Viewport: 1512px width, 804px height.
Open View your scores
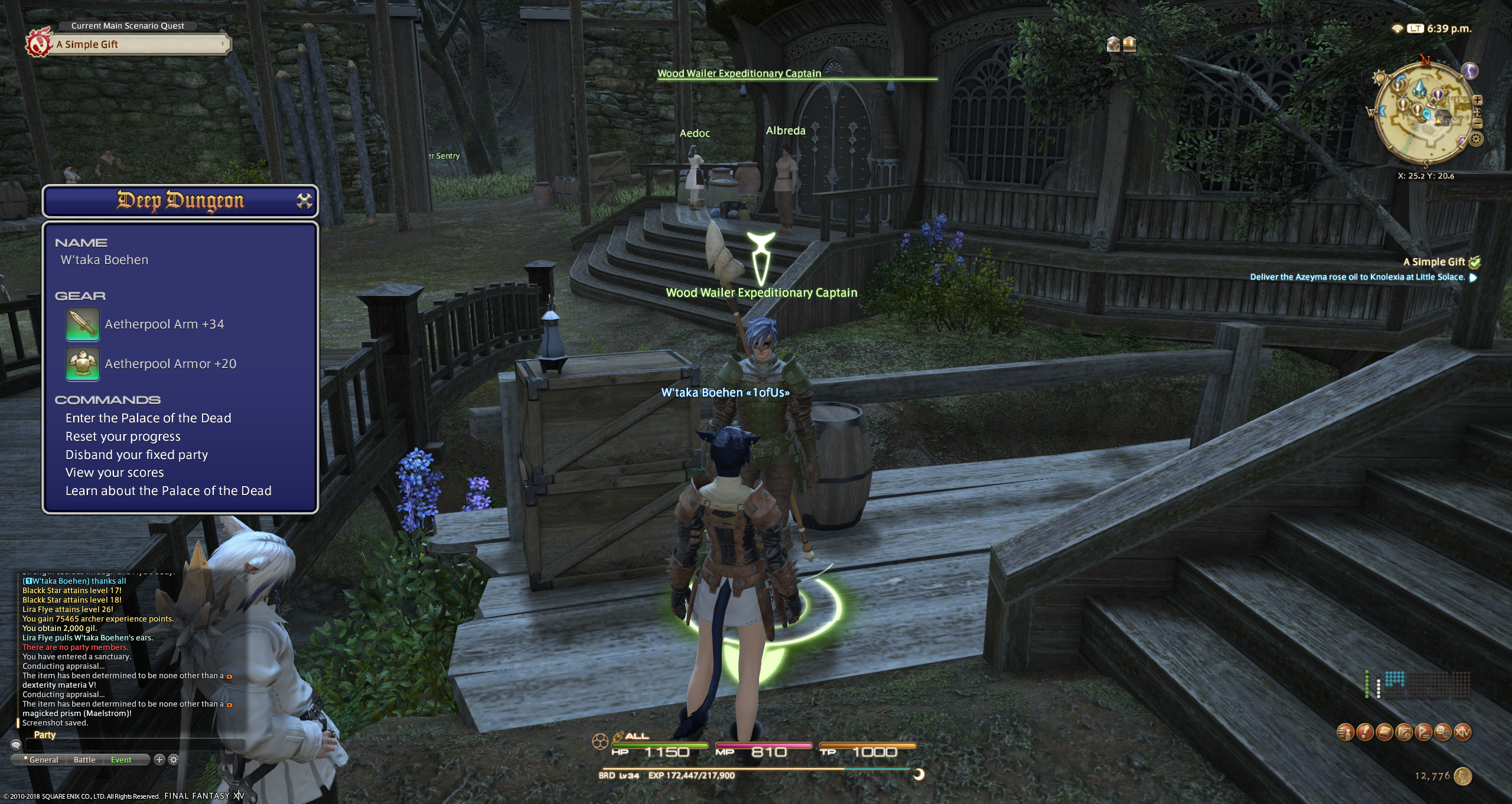pyautogui.click(x=115, y=473)
